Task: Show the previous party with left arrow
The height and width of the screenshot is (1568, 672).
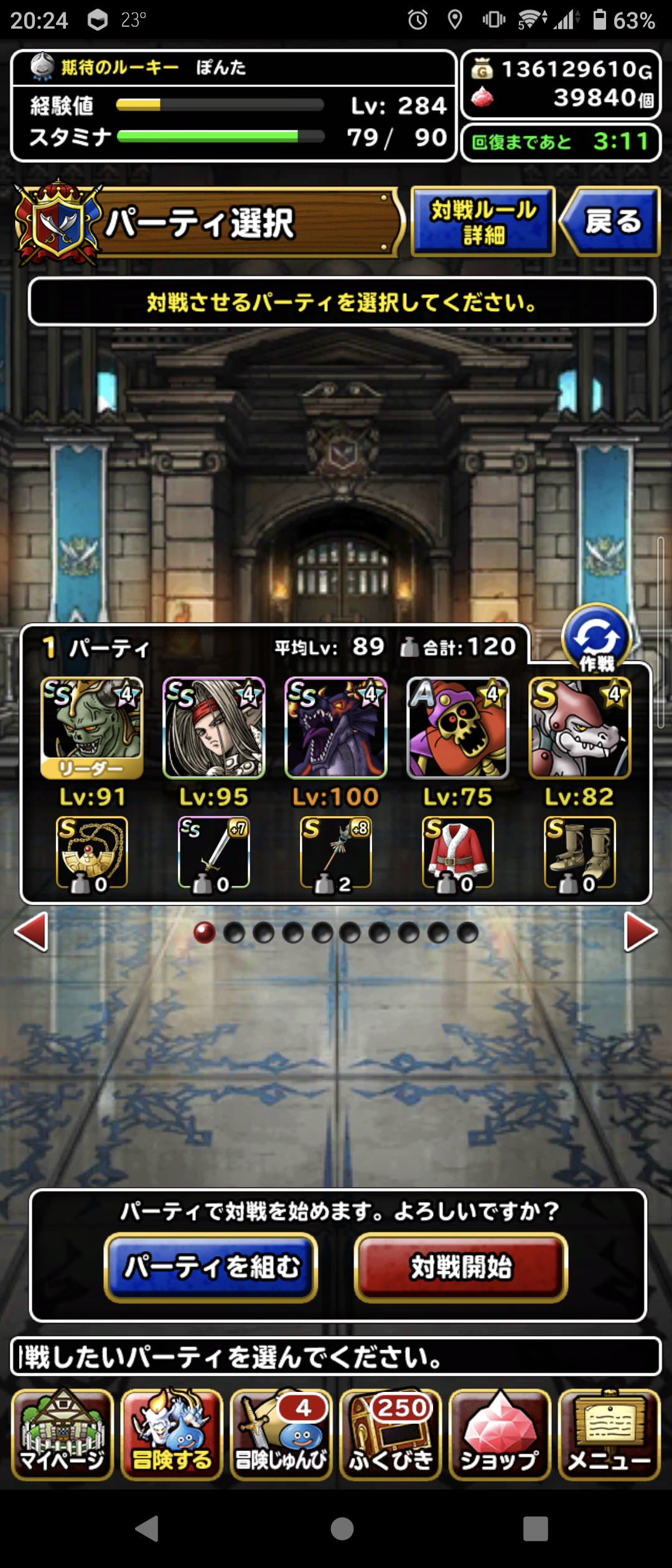Action: click(31, 931)
